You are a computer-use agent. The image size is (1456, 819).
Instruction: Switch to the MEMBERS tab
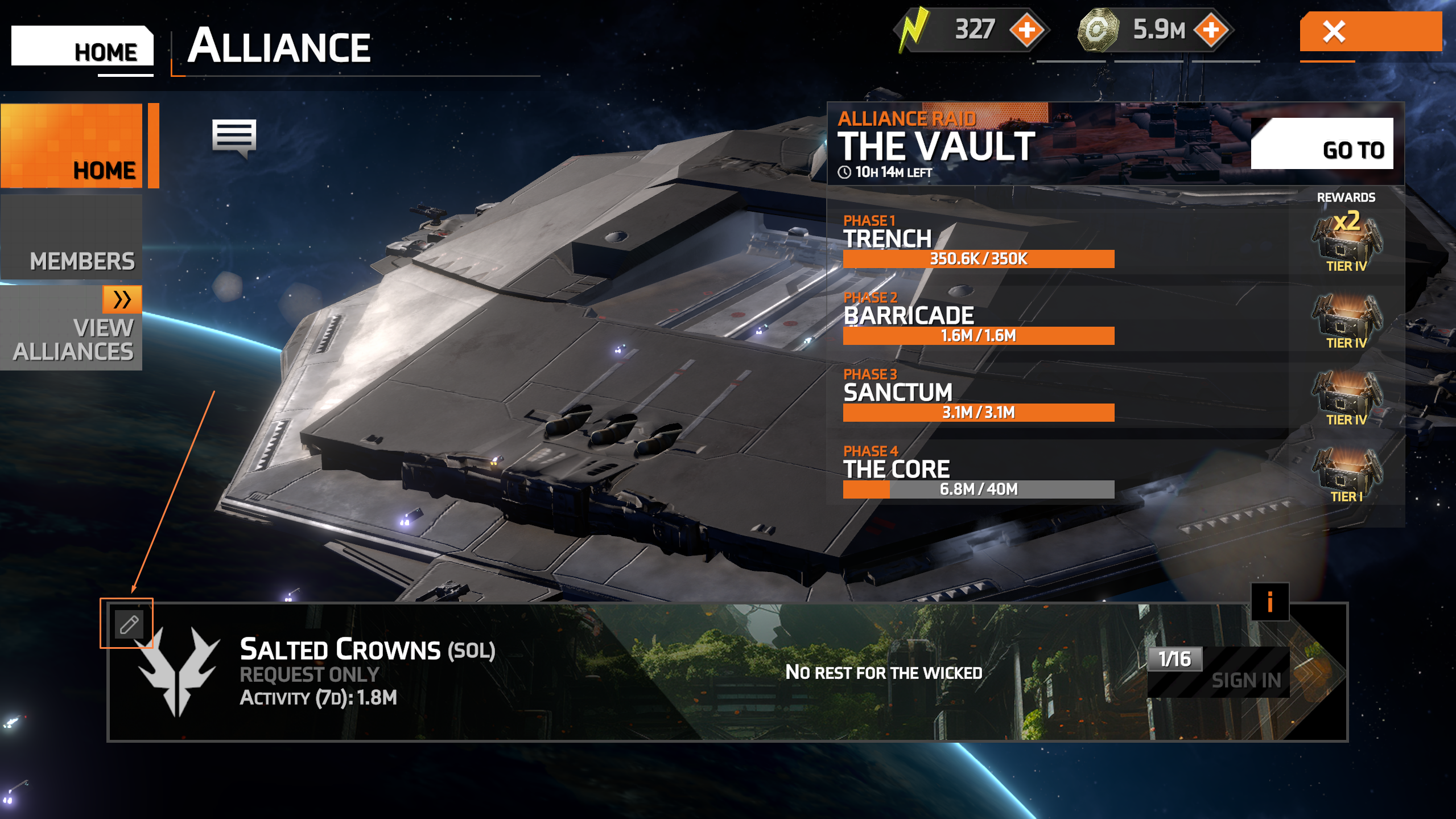tap(72, 238)
